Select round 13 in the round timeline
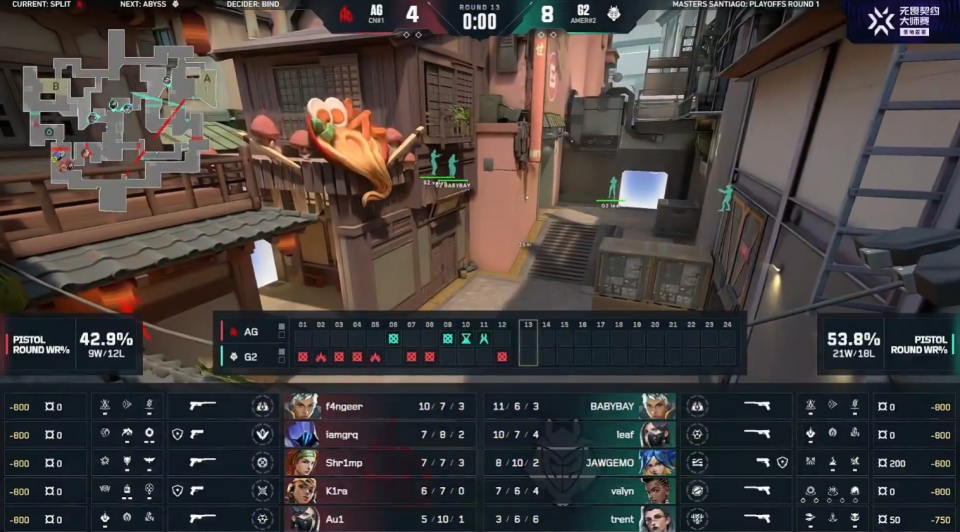This screenshot has height=532, width=960. (528, 341)
